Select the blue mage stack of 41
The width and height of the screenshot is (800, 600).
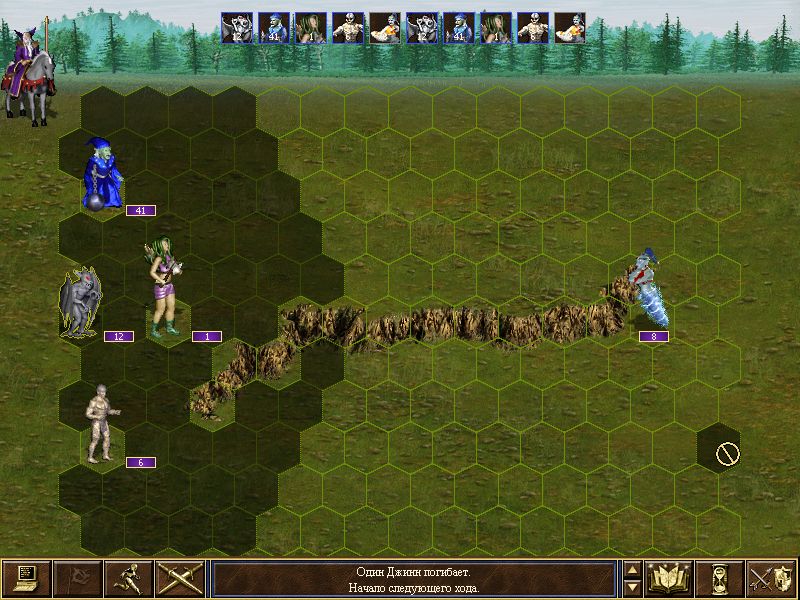(102, 175)
